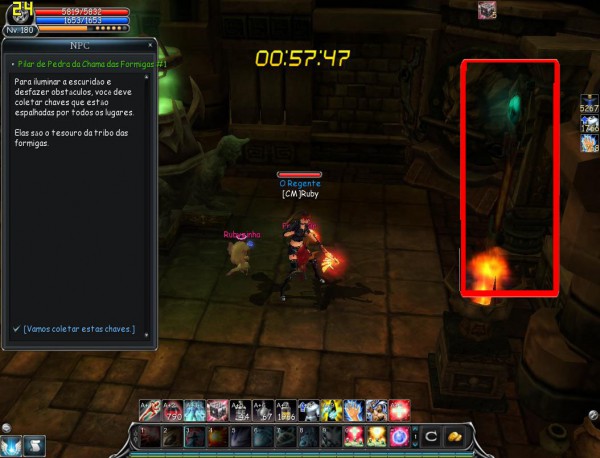Image resolution: width=600 pixels, height=458 pixels.
Task: Choose the "Vamos coletar estas chaves" dialogue reply
Action: click(80, 329)
